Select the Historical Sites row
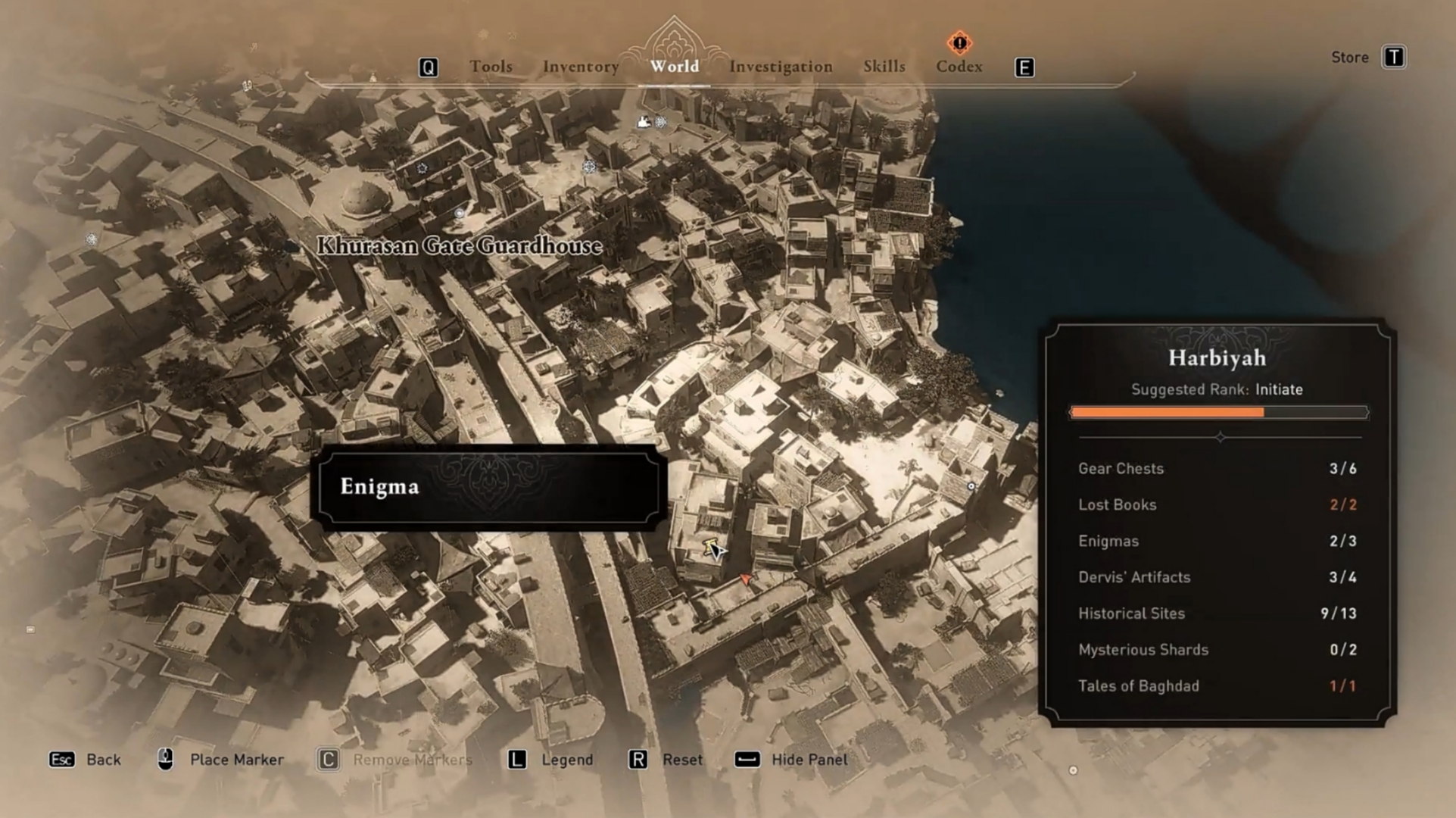This screenshot has height=818, width=1456. click(x=1217, y=613)
